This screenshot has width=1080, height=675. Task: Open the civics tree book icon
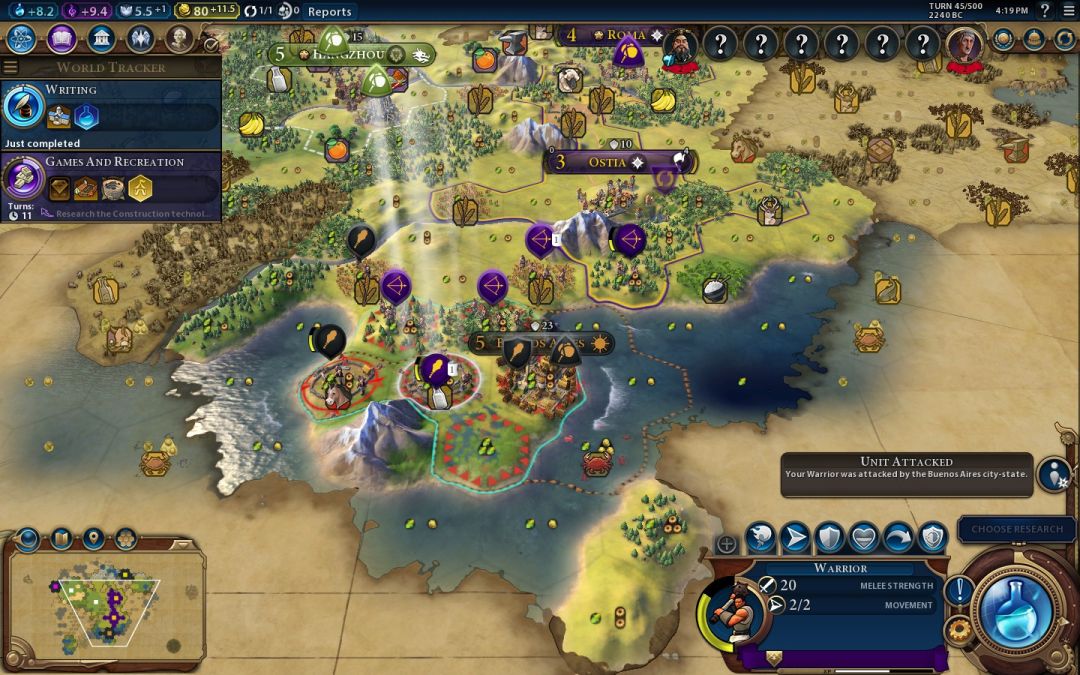(x=61, y=39)
